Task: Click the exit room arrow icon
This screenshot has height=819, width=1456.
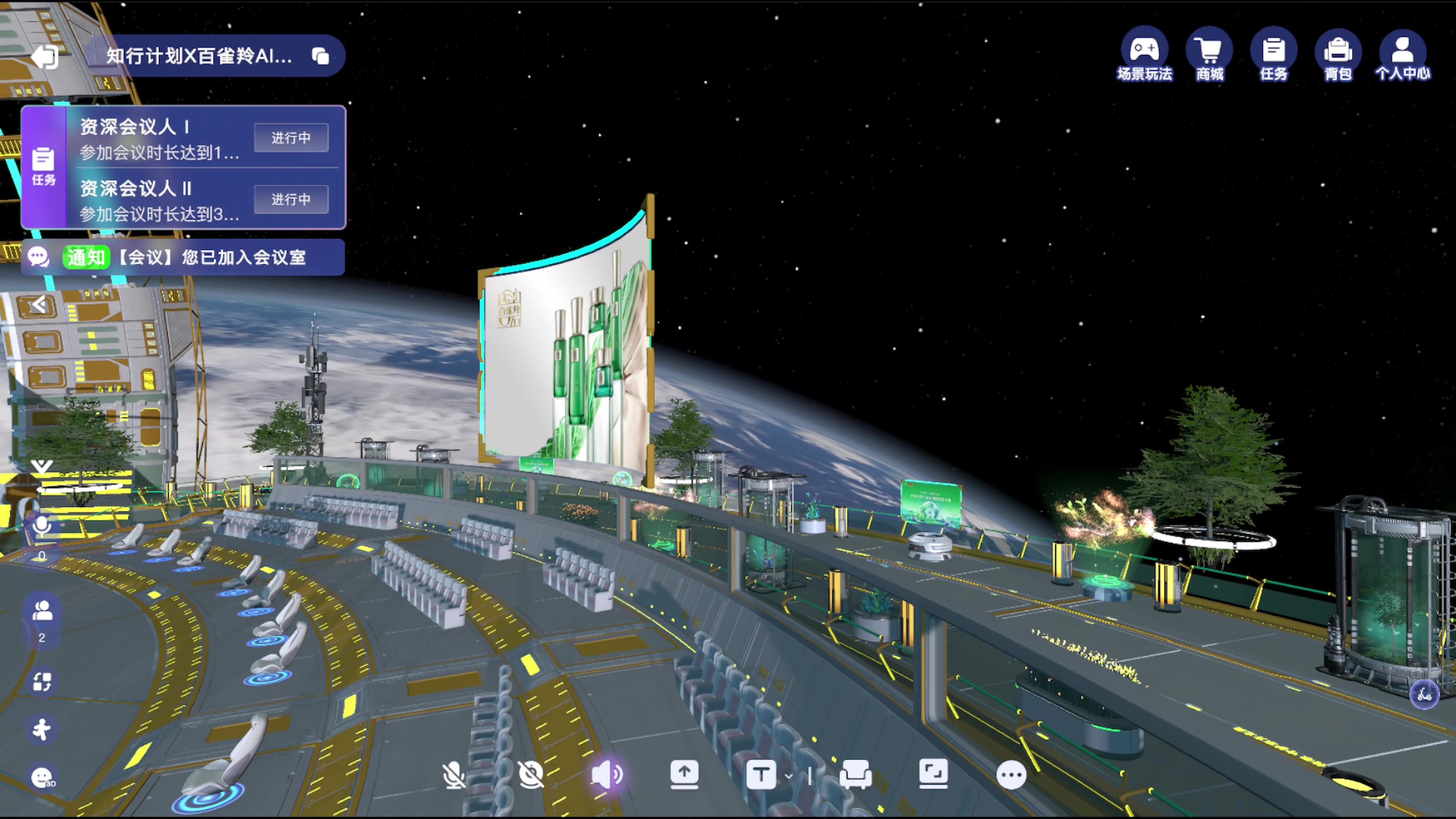Action: [x=45, y=56]
